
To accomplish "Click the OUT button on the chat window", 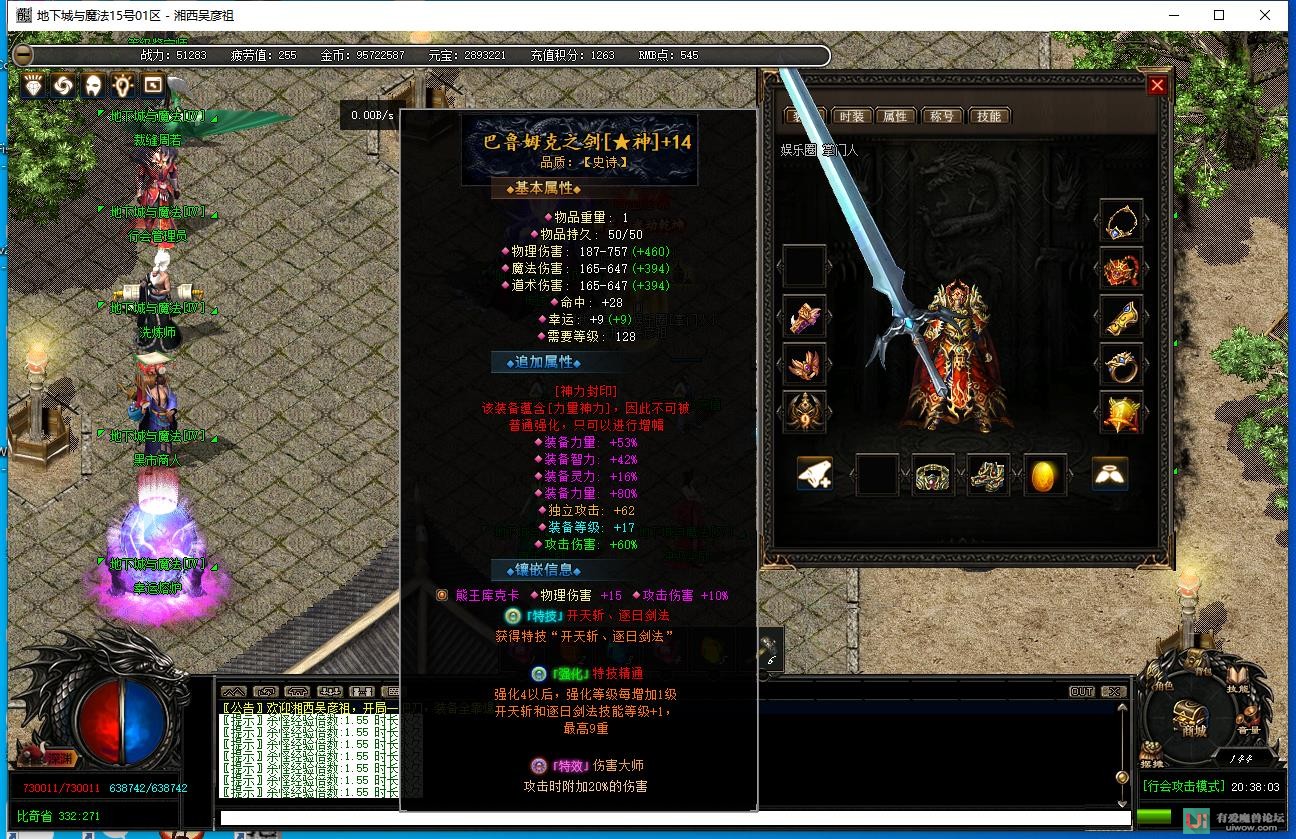I will pyautogui.click(x=1081, y=689).
